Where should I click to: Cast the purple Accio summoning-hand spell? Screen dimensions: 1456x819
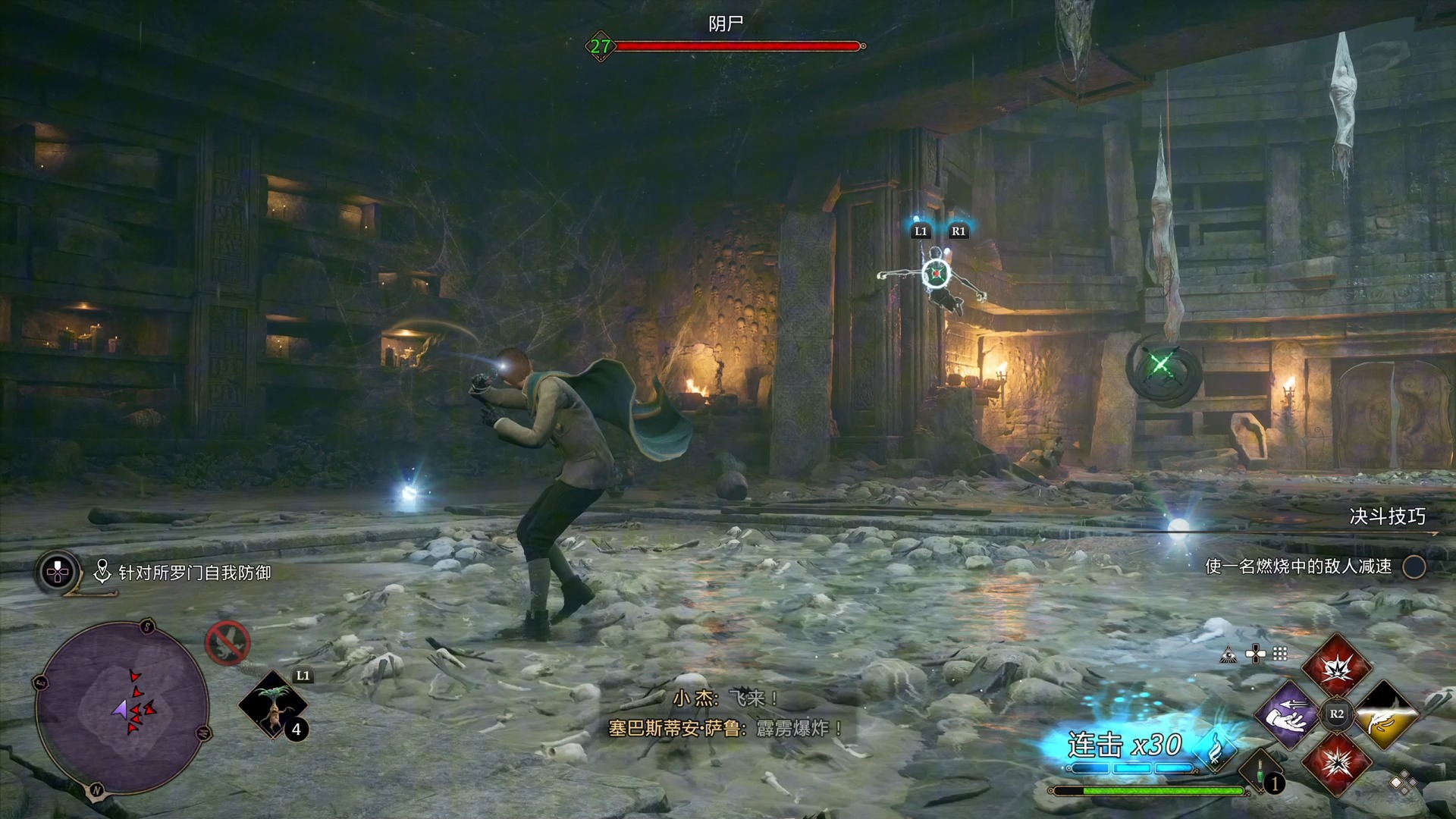pyautogui.click(x=1288, y=714)
